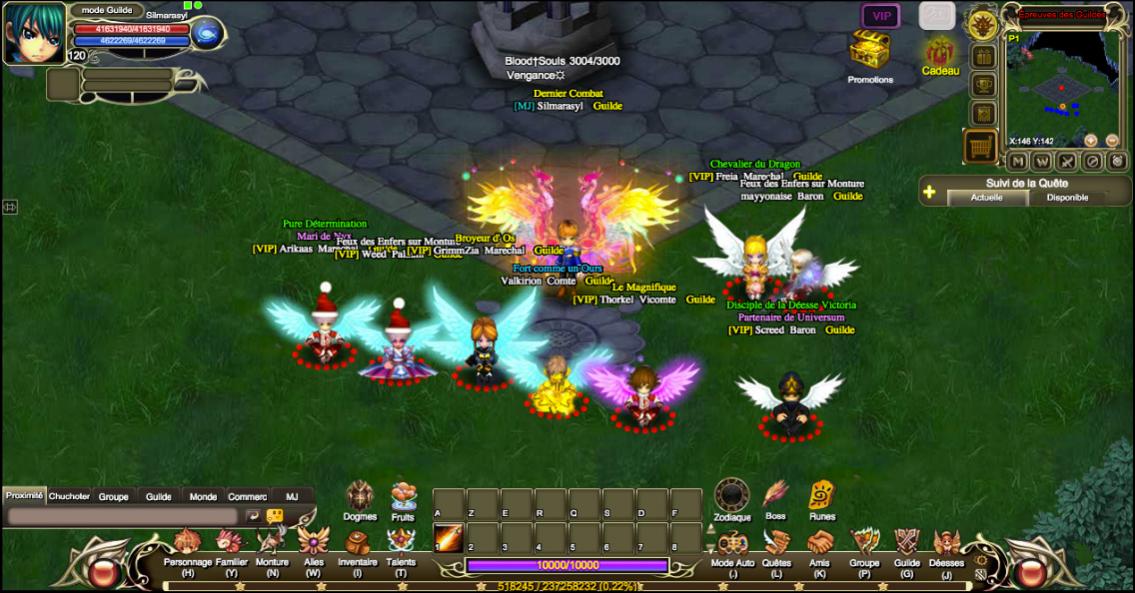
Task: Open the Zodiaque menu
Action: (732, 495)
